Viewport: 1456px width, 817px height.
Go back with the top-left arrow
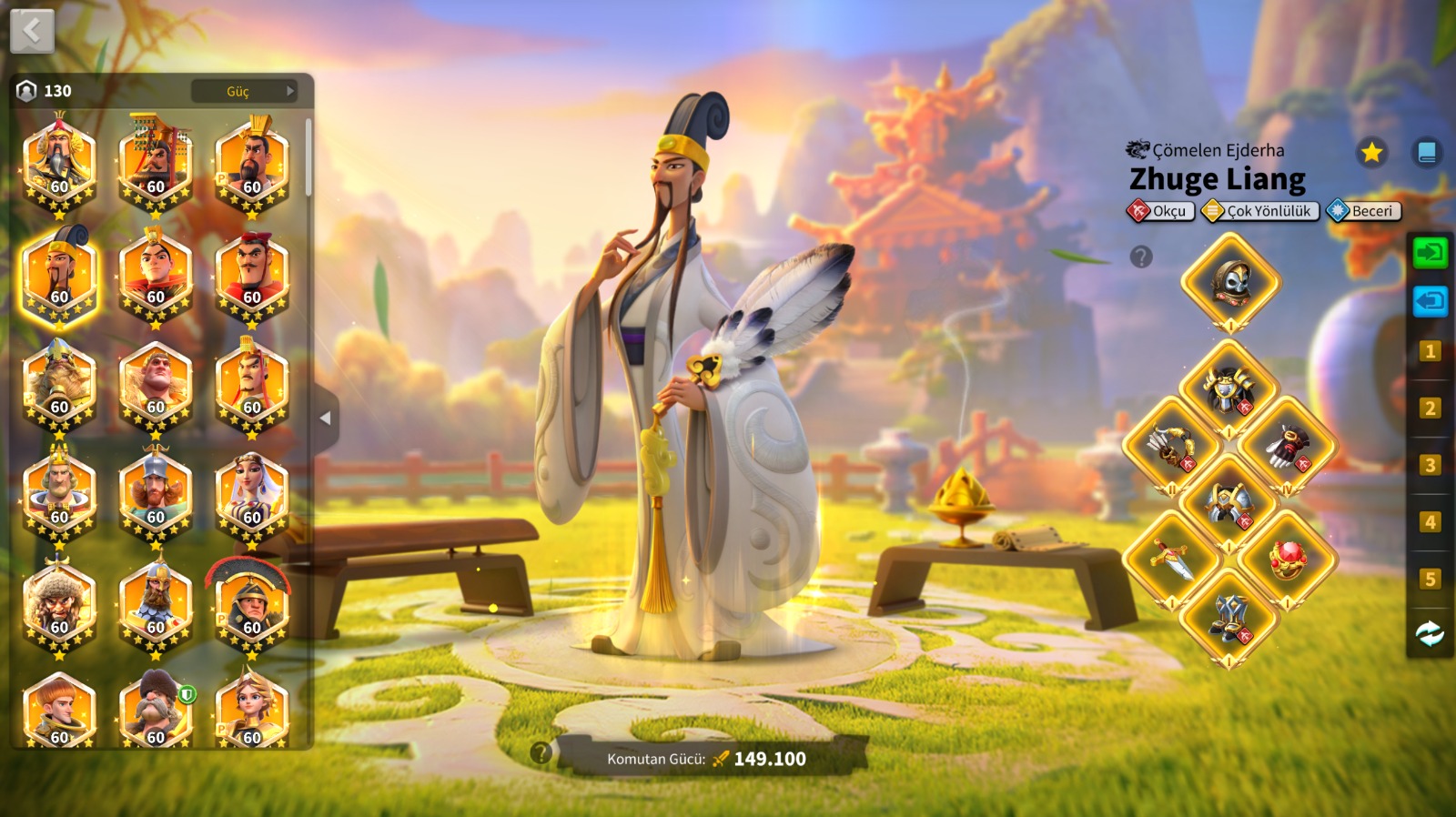click(x=32, y=32)
